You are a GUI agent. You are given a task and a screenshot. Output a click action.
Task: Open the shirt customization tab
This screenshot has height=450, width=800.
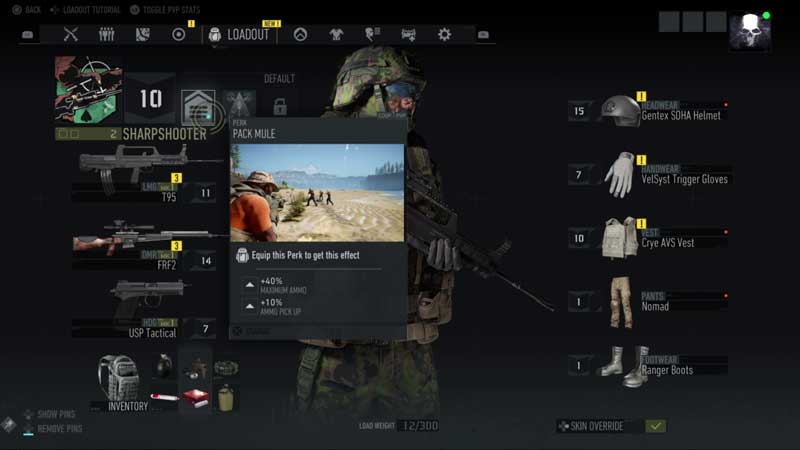(336, 34)
